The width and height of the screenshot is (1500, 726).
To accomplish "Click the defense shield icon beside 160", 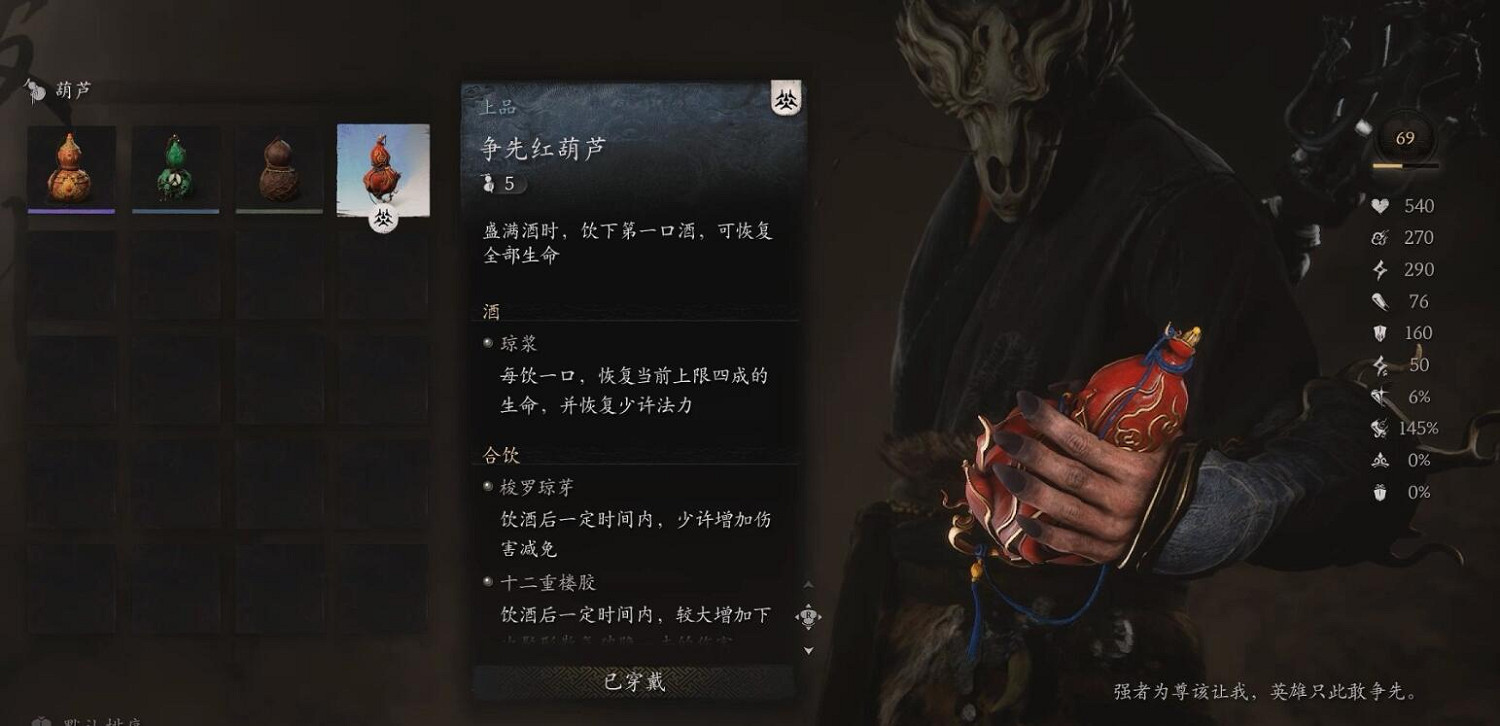I will point(1378,333).
